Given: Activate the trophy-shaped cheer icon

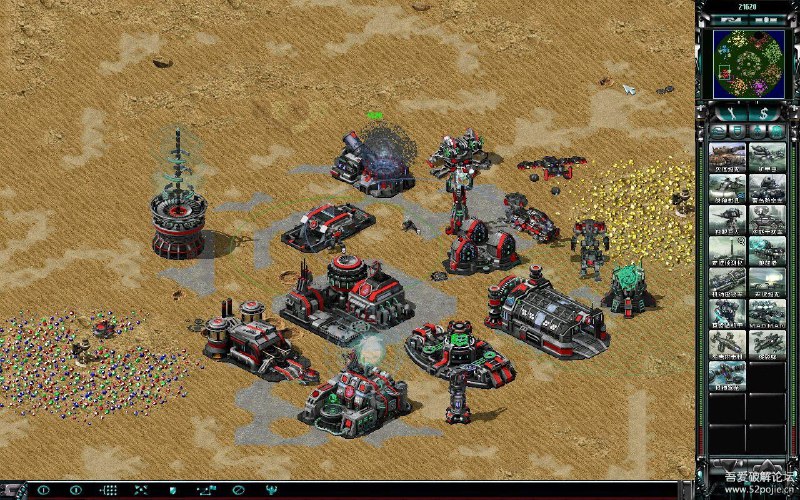Looking at the screenshot, I should pyautogui.click(x=272, y=490).
